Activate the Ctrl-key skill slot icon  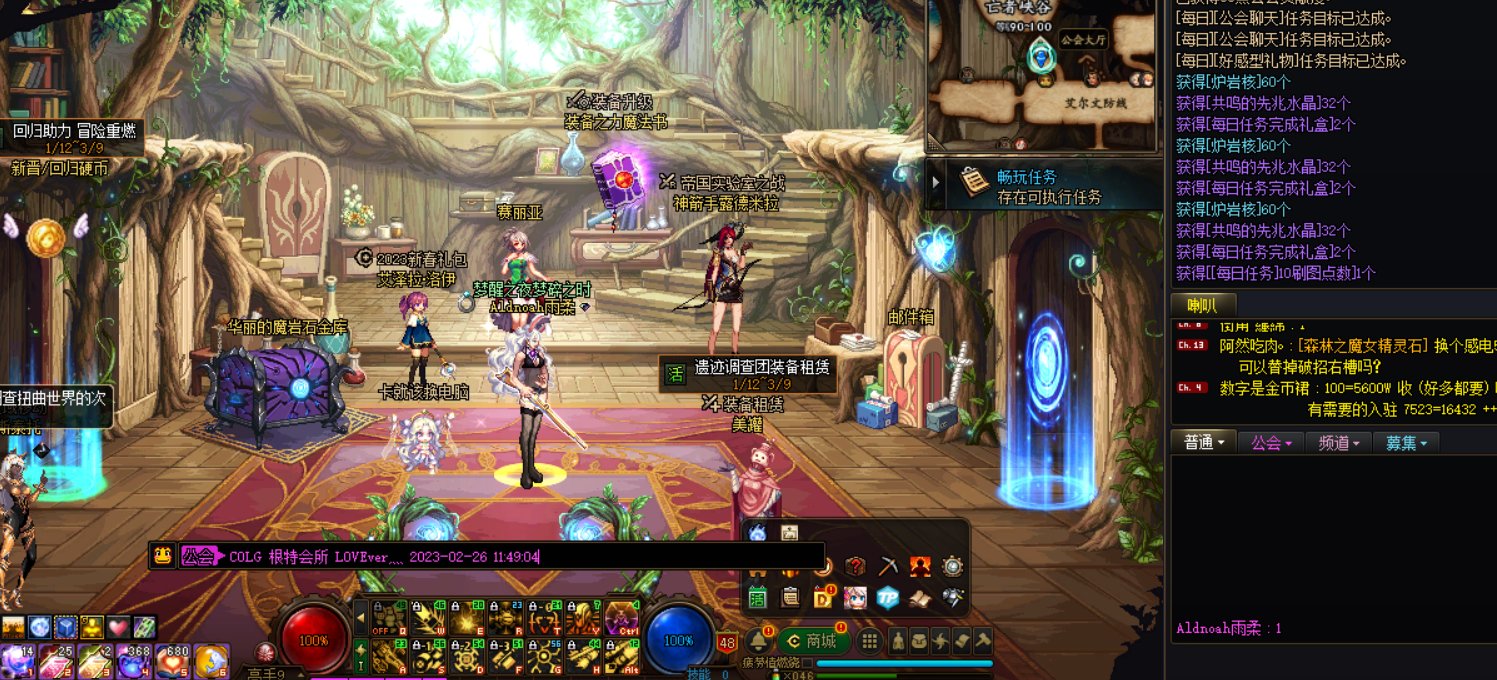click(622, 618)
